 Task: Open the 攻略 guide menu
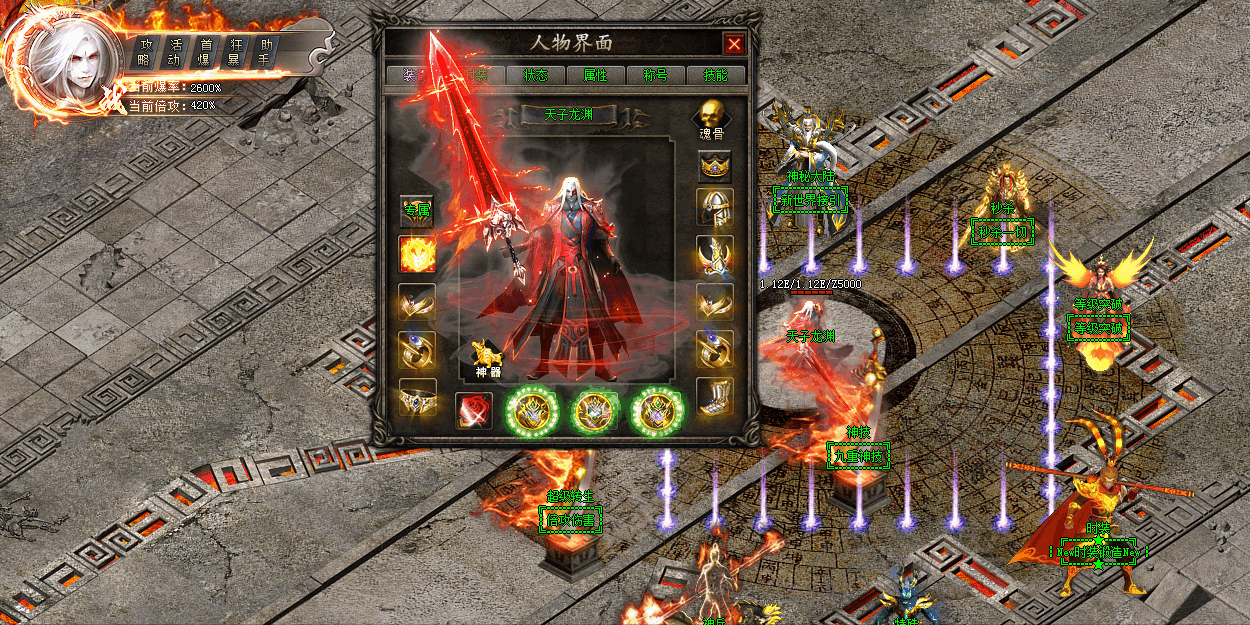(145, 52)
